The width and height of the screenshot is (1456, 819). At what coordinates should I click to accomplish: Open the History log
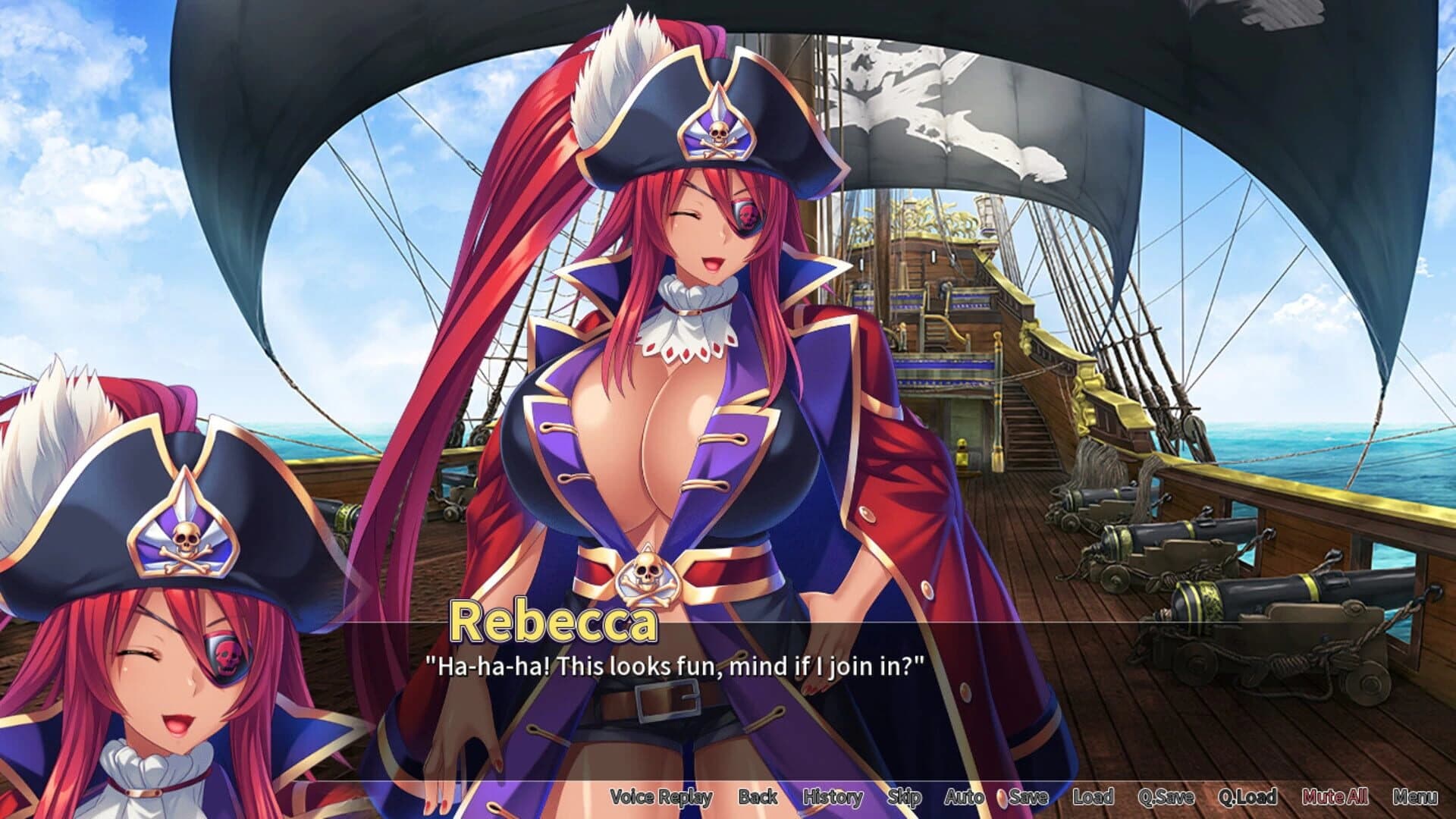tap(832, 797)
